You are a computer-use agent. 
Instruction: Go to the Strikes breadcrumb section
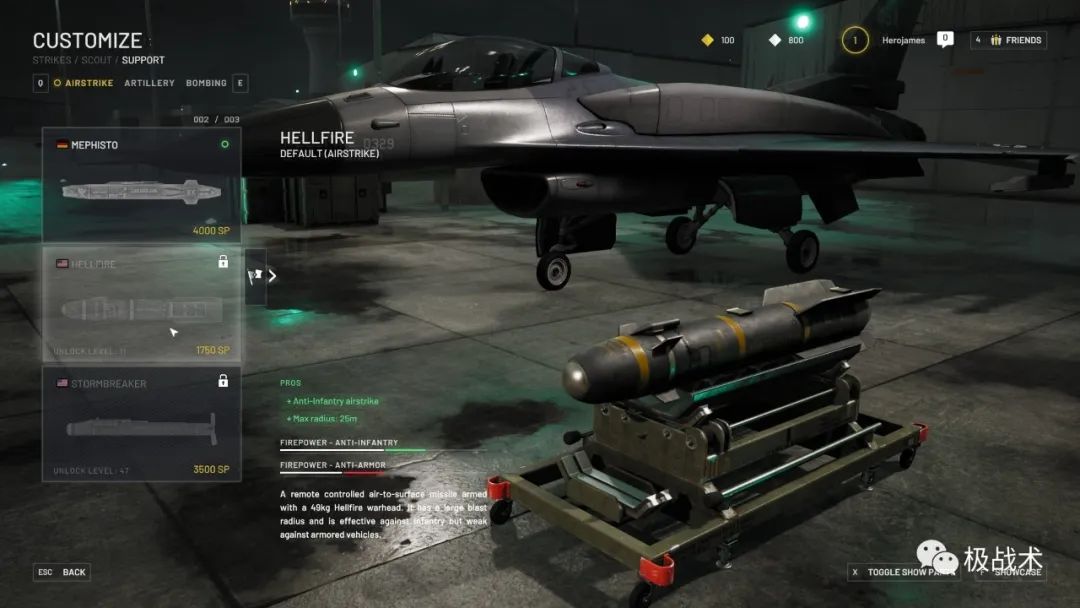[x=50, y=60]
